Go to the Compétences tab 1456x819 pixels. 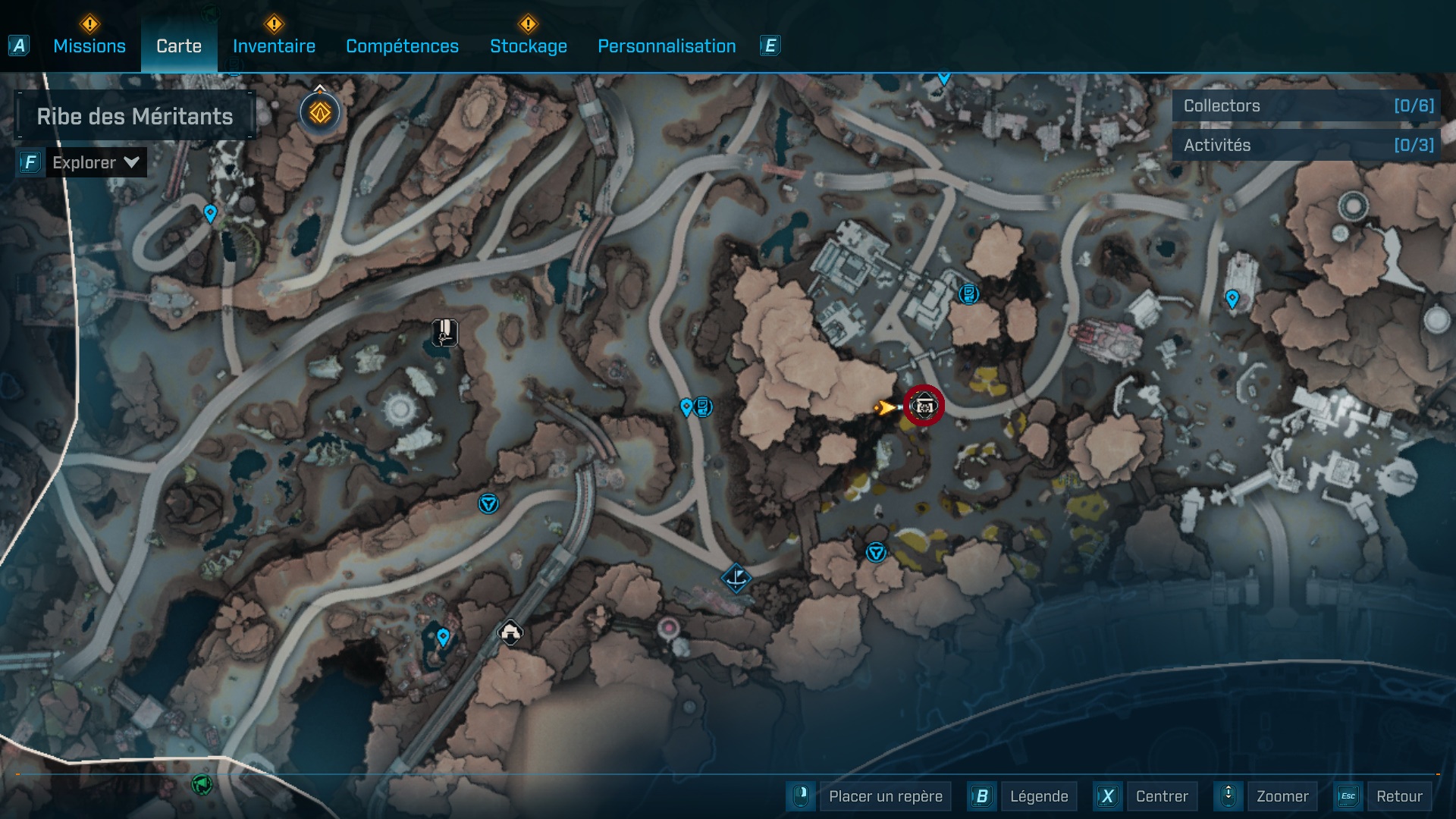click(x=402, y=46)
